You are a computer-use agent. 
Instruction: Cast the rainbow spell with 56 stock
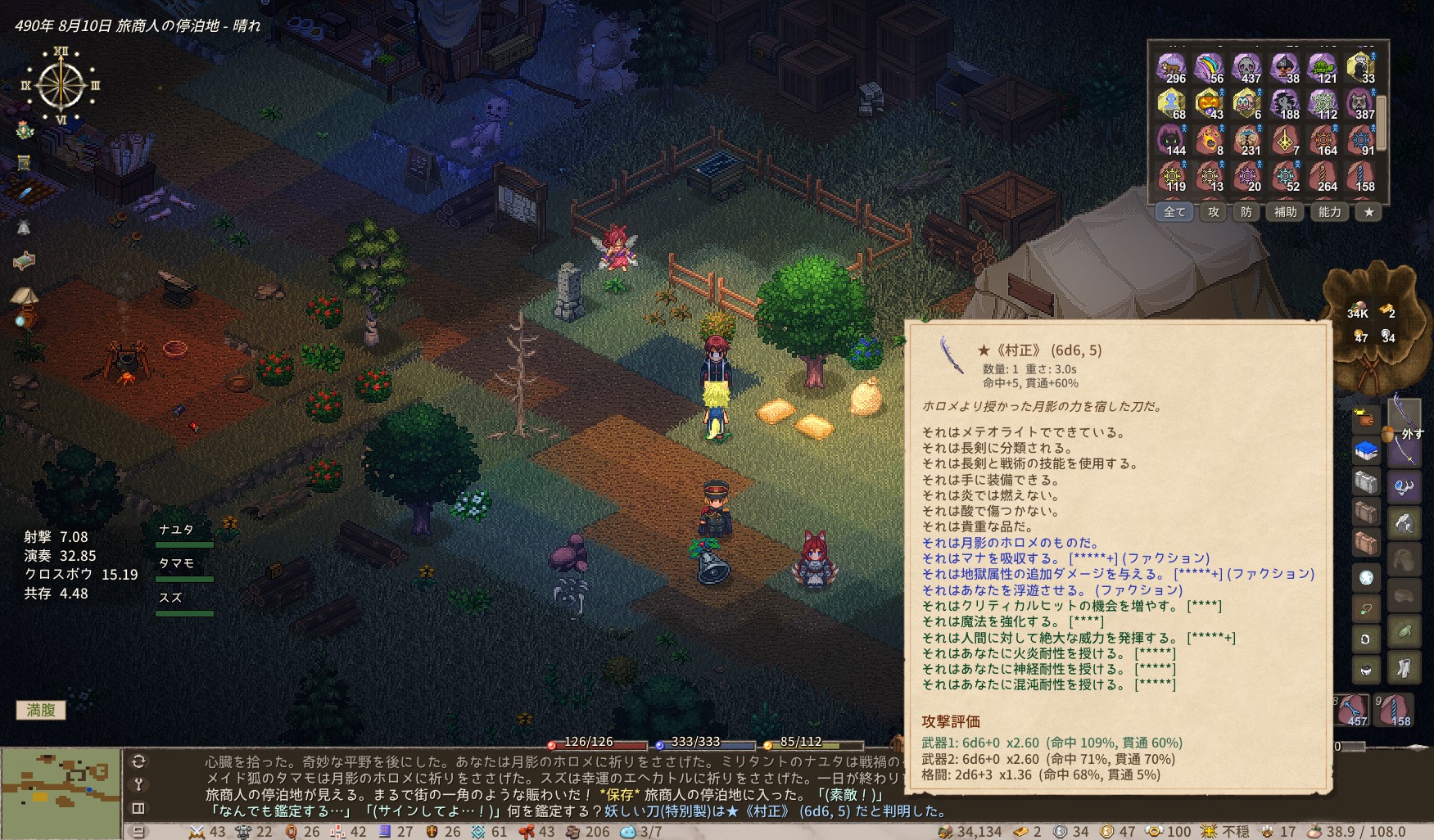pos(1210,69)
